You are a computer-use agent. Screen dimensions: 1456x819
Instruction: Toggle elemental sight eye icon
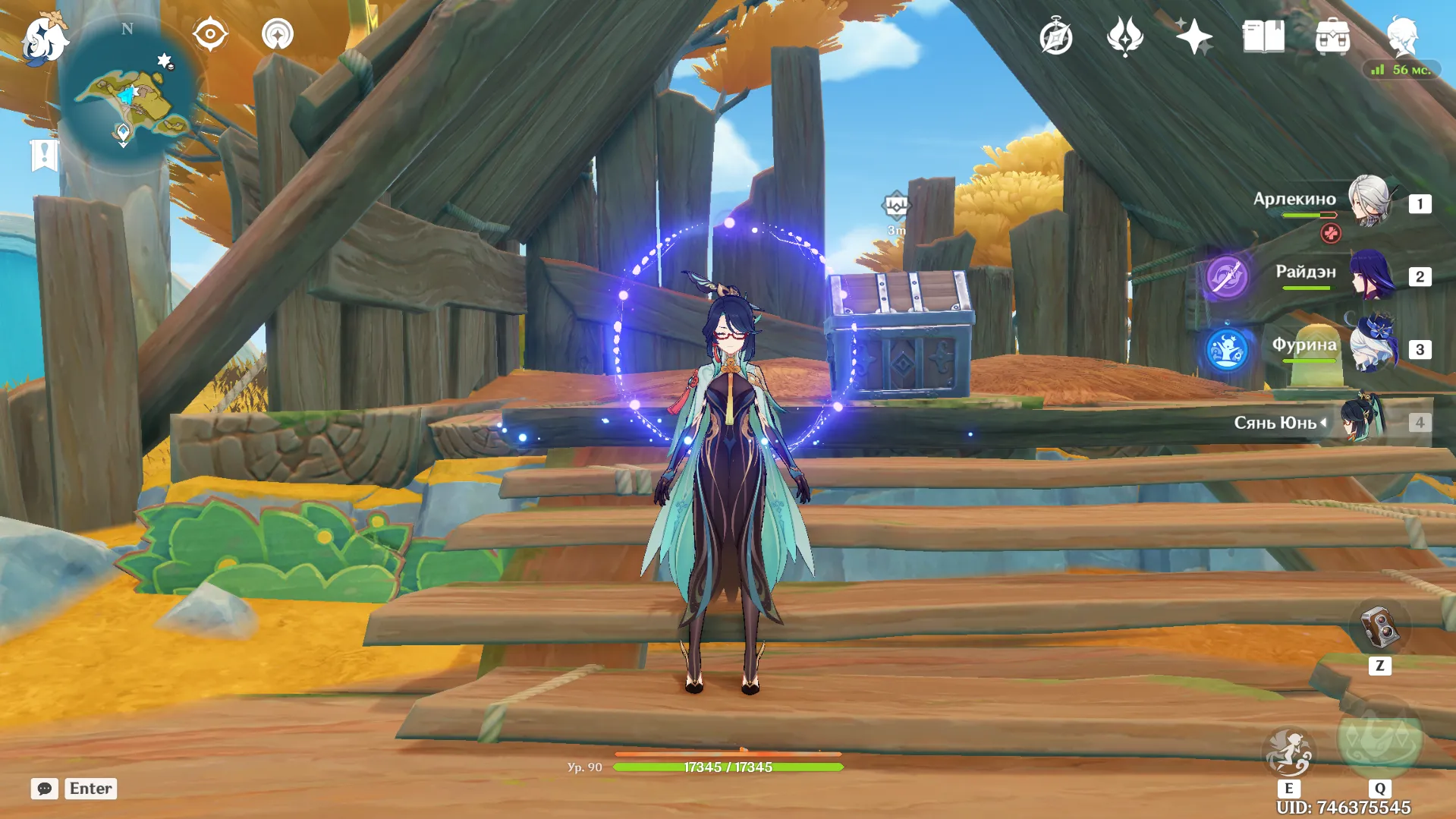(x=209, y=34)
